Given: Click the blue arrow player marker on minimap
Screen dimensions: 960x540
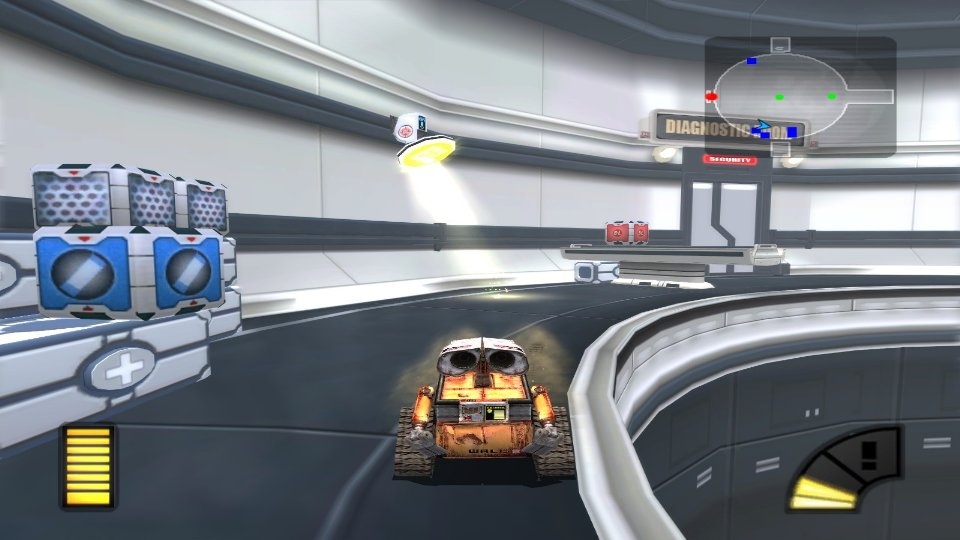Looking at the screenshot, I should (x=766, y=128).
